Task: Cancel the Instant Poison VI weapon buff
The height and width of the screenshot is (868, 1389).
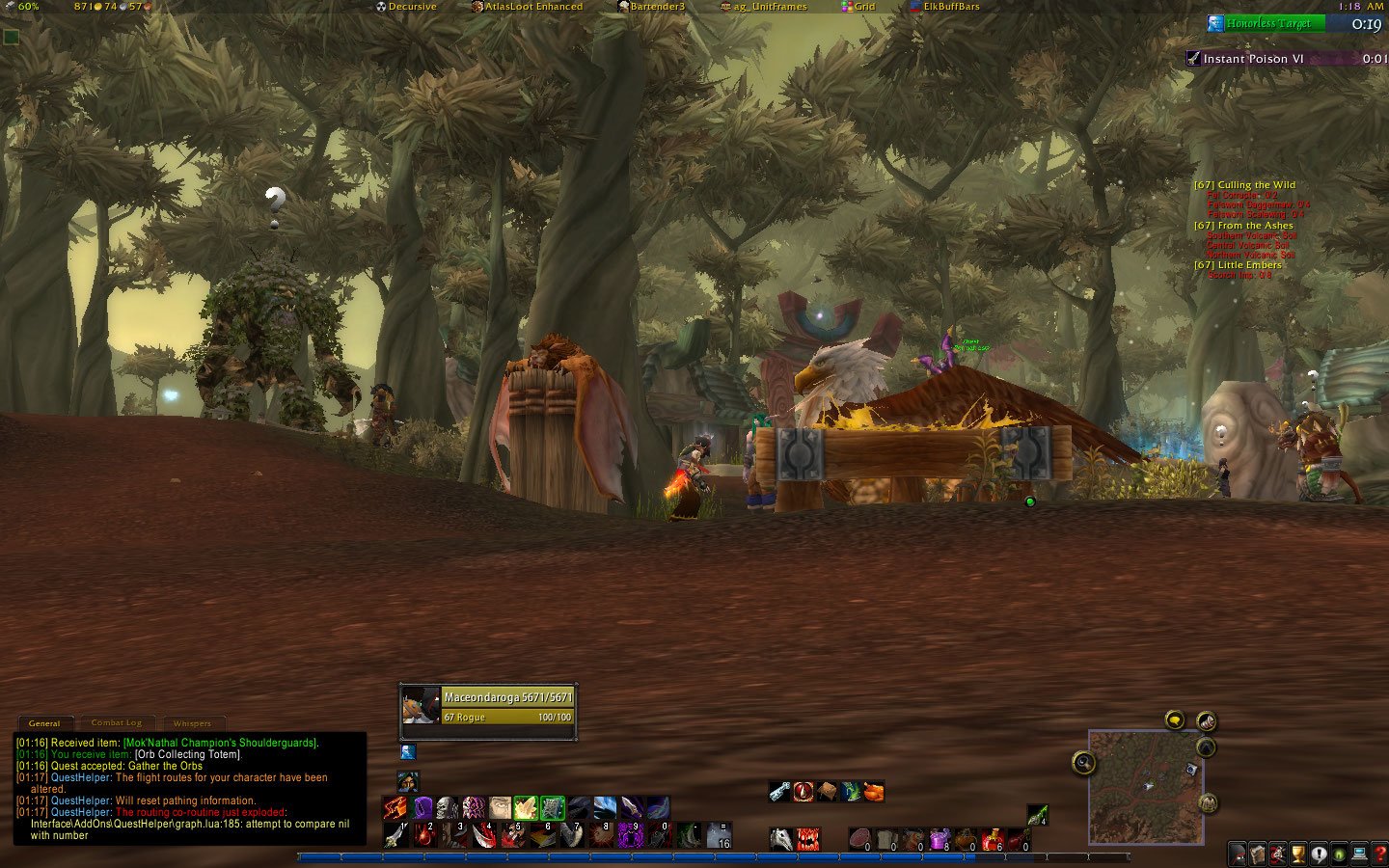Action: (x=1192, y=58)
